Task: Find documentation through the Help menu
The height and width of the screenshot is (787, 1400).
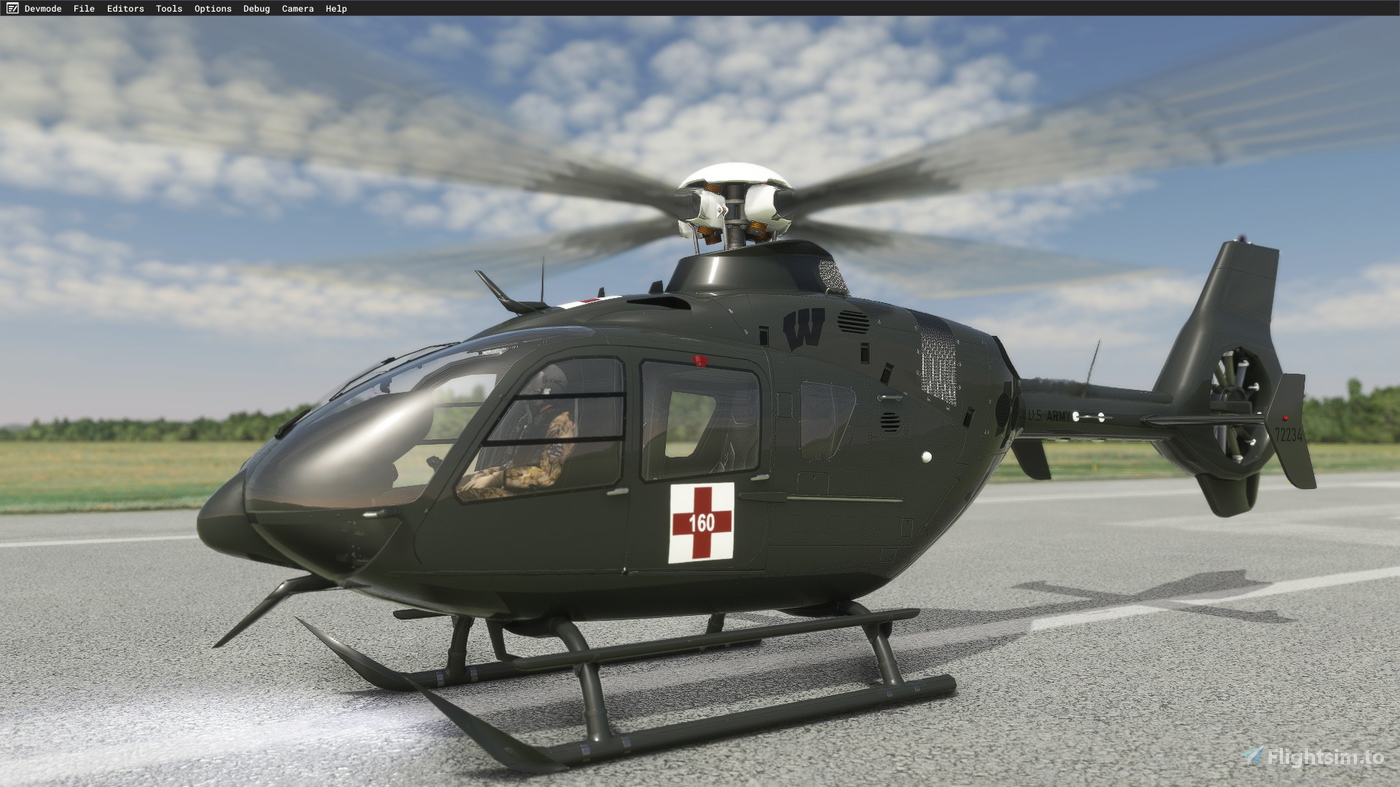Action: [x=335, y=8]
